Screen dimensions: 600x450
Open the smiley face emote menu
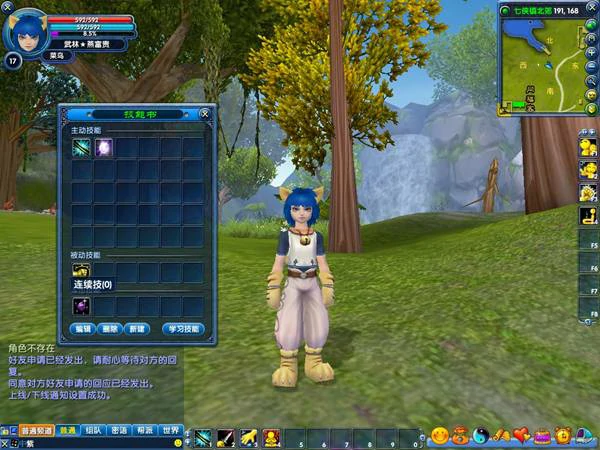click(439, 436)
